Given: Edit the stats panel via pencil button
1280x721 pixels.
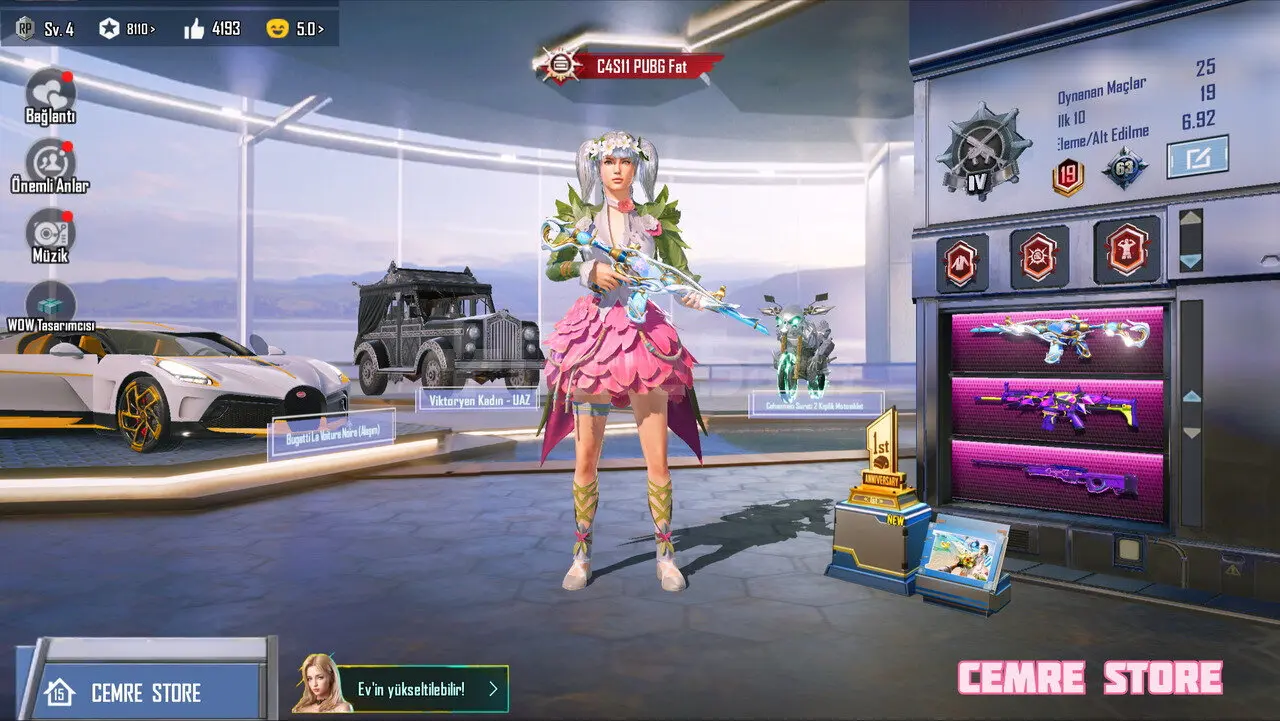Looking at the screenshot, I should point(1197,157).
